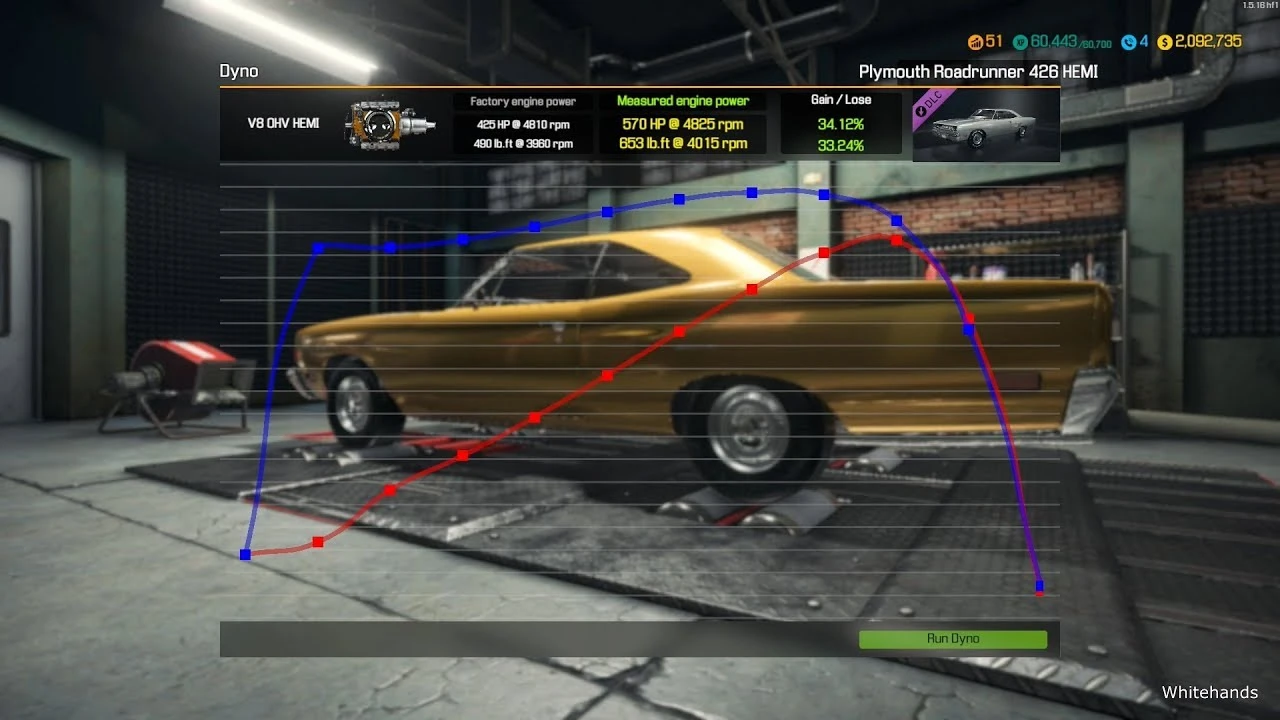1280x720 pixels.
Task: Click the lowest blue point on the dyno graph
Action: coord(1038,587)
